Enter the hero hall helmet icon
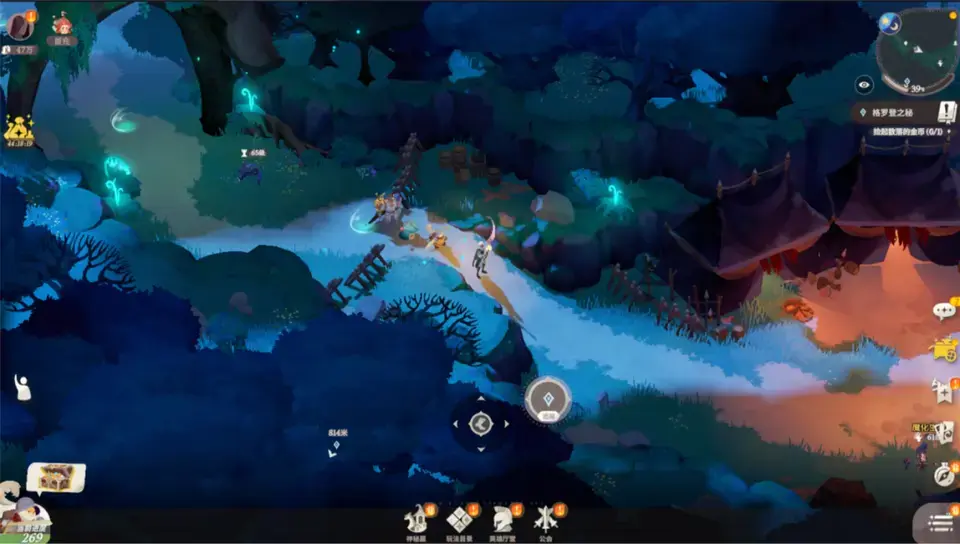This screenshot has height=544, width=960. point(502,520)
